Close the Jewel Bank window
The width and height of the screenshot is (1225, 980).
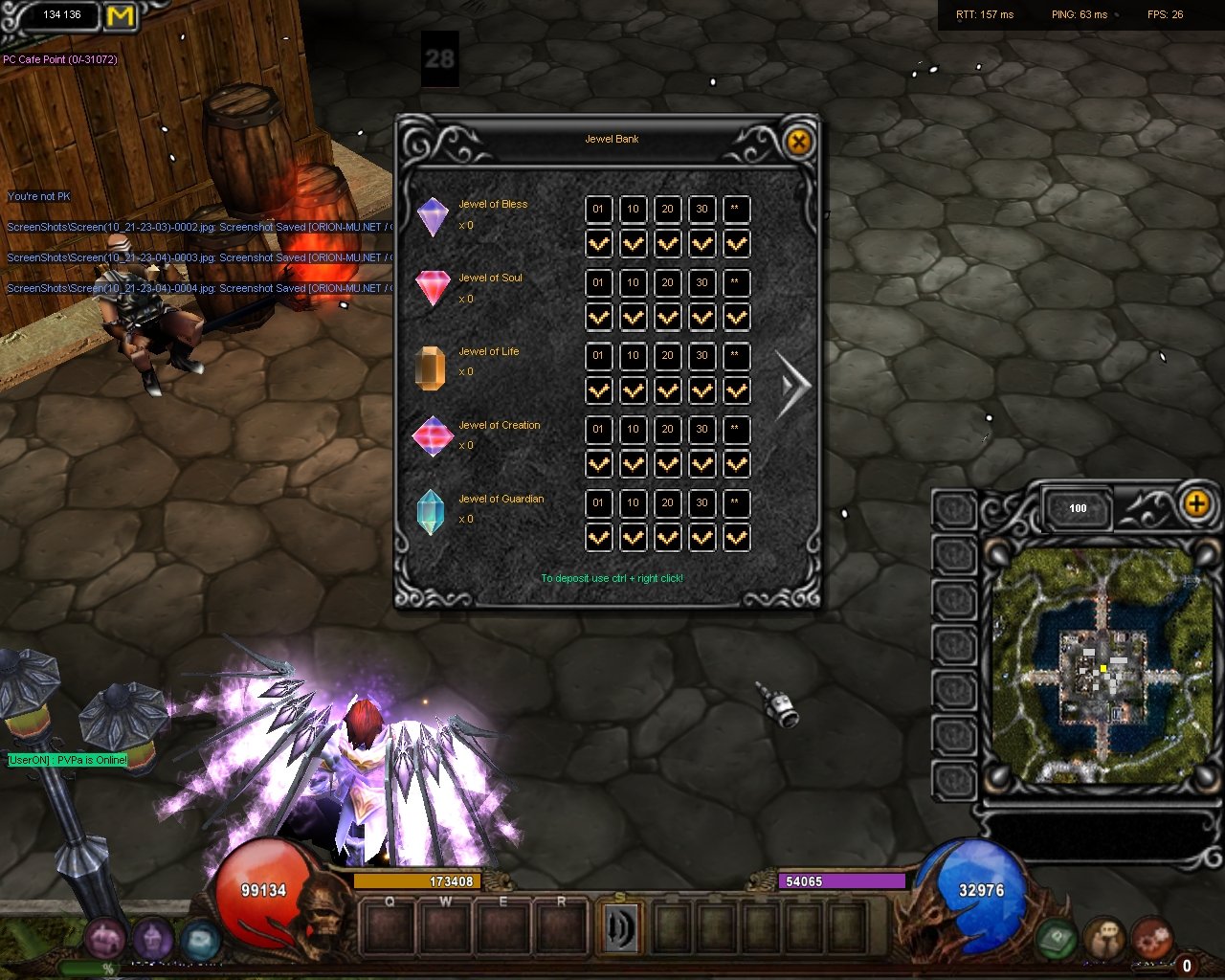tap(798, 144)
